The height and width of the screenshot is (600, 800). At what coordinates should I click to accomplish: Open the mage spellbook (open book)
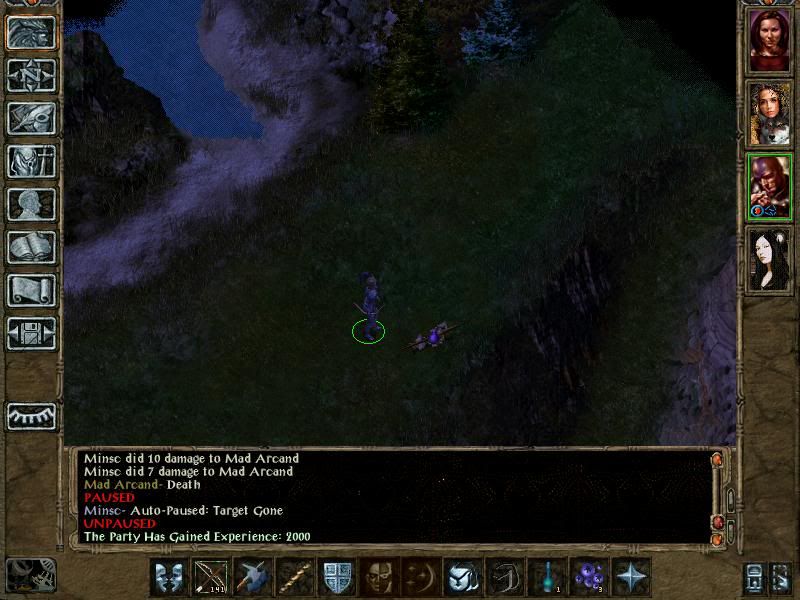(31, 247)
